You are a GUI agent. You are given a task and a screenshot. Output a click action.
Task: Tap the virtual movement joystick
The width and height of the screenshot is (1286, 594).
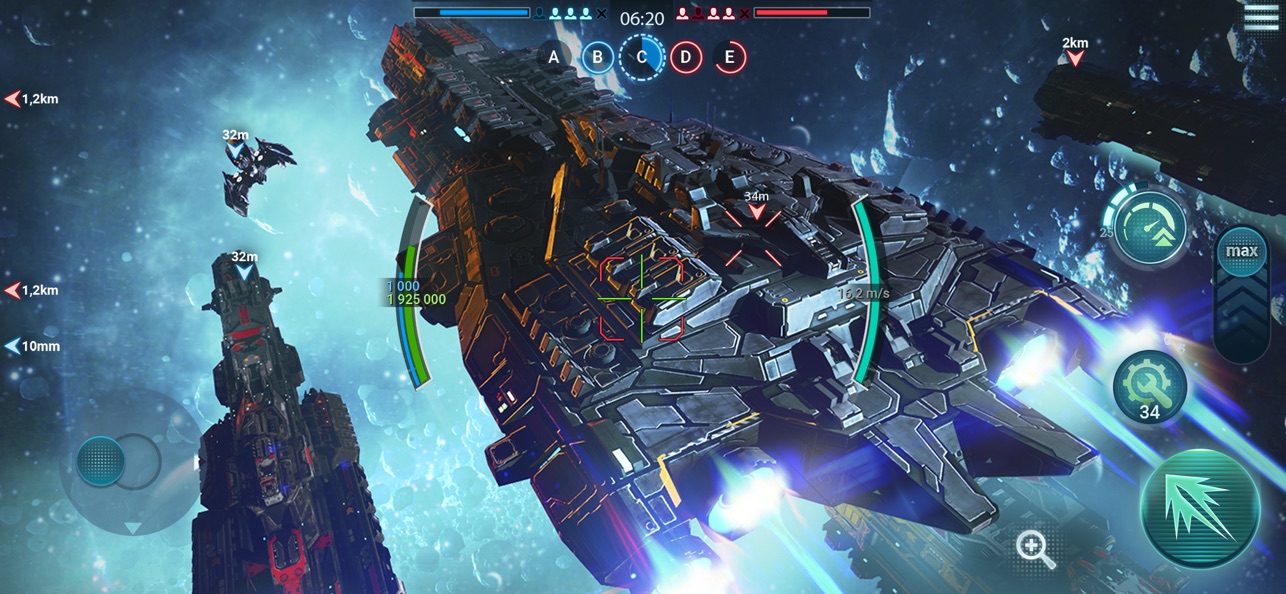tap(102, 462)
